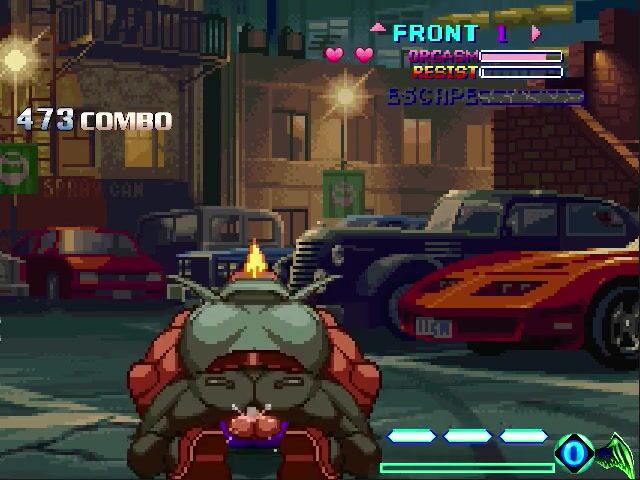Click the pink up arrow beside FRONT
The image size is (640, 480).
[x=378, y=30]
